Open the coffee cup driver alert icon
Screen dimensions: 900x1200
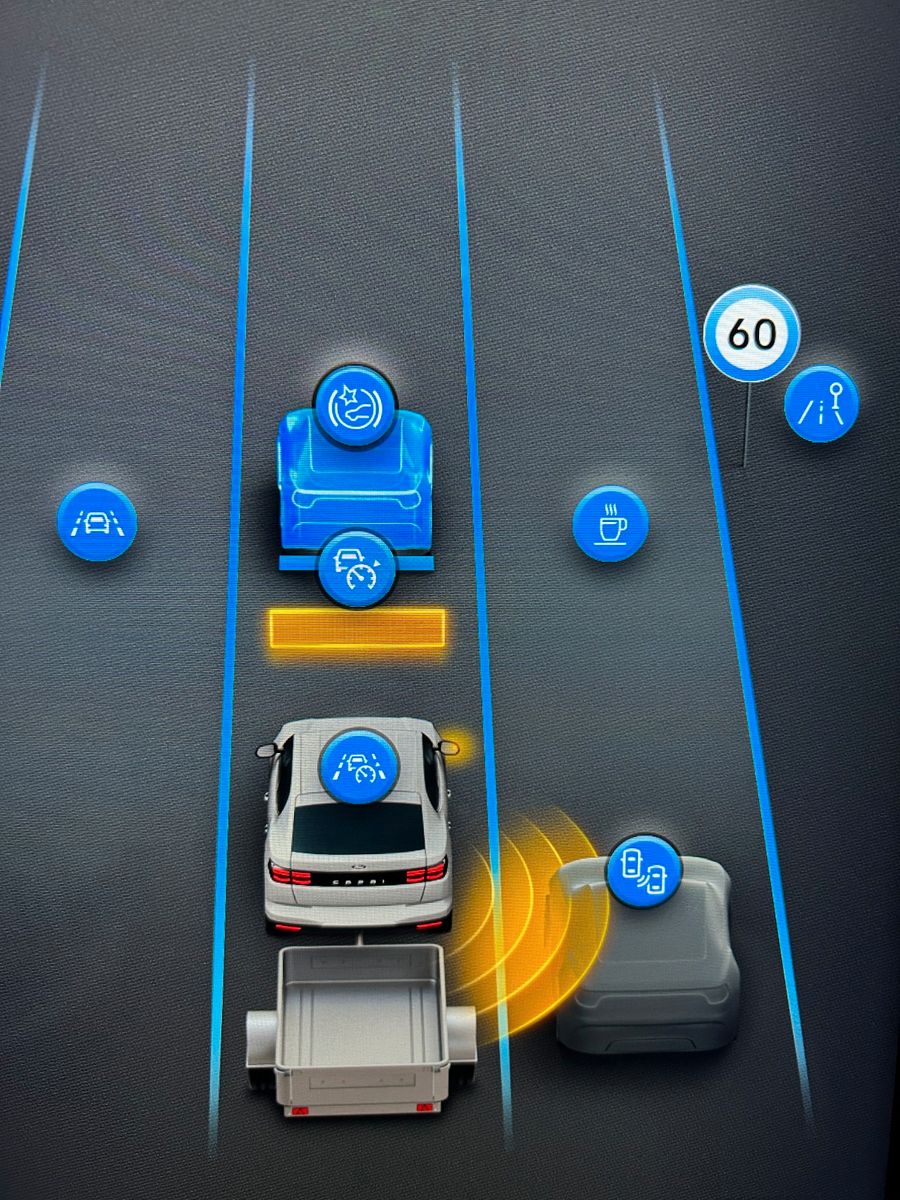point(610,523)
